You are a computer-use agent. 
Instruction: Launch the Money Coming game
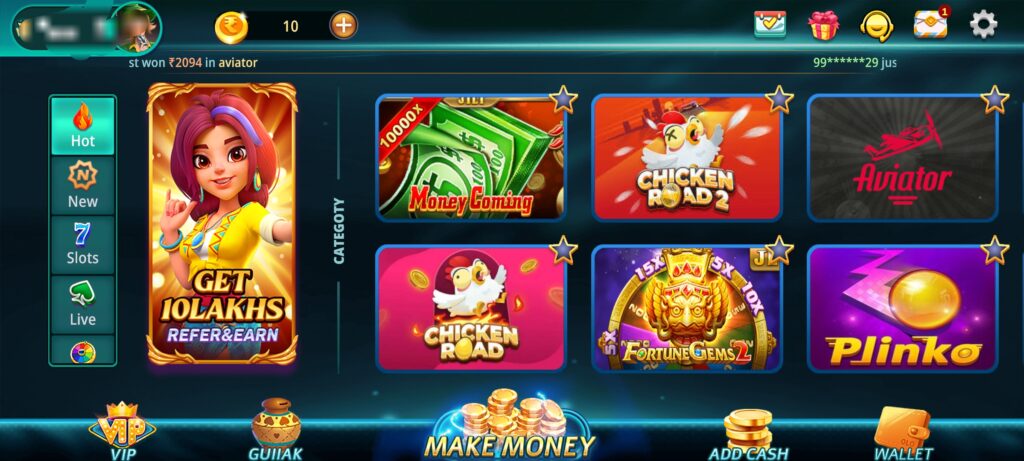coord(470,158)
